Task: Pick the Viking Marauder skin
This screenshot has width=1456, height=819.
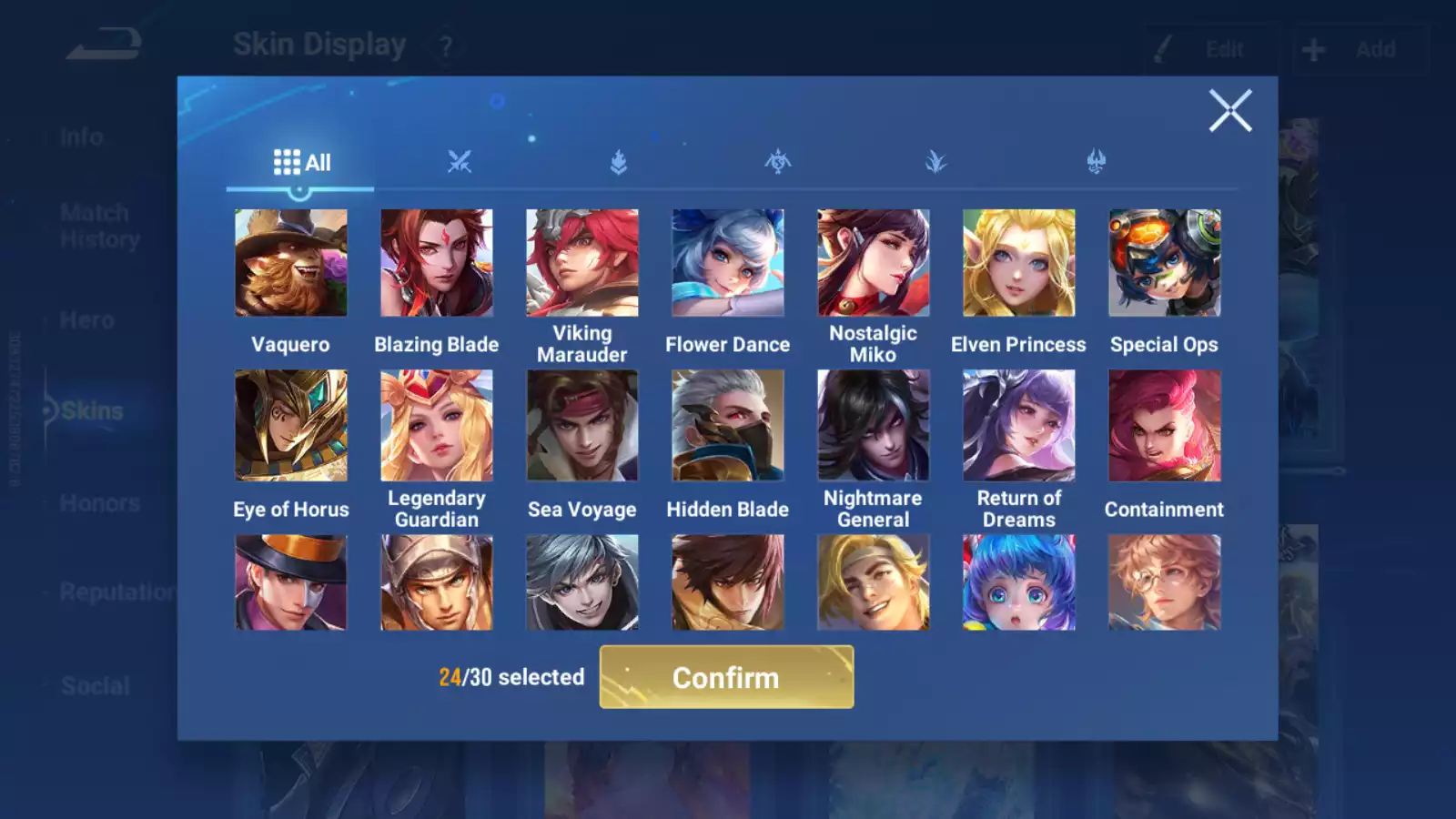Action: tap(582, 263)
